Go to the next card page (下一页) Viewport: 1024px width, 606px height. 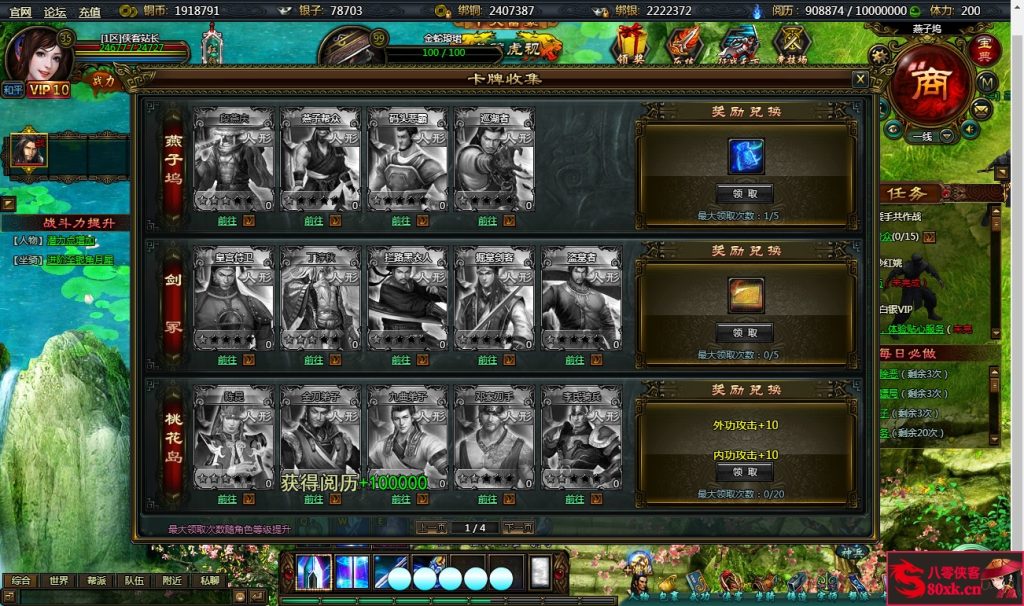tap(517, 528)
